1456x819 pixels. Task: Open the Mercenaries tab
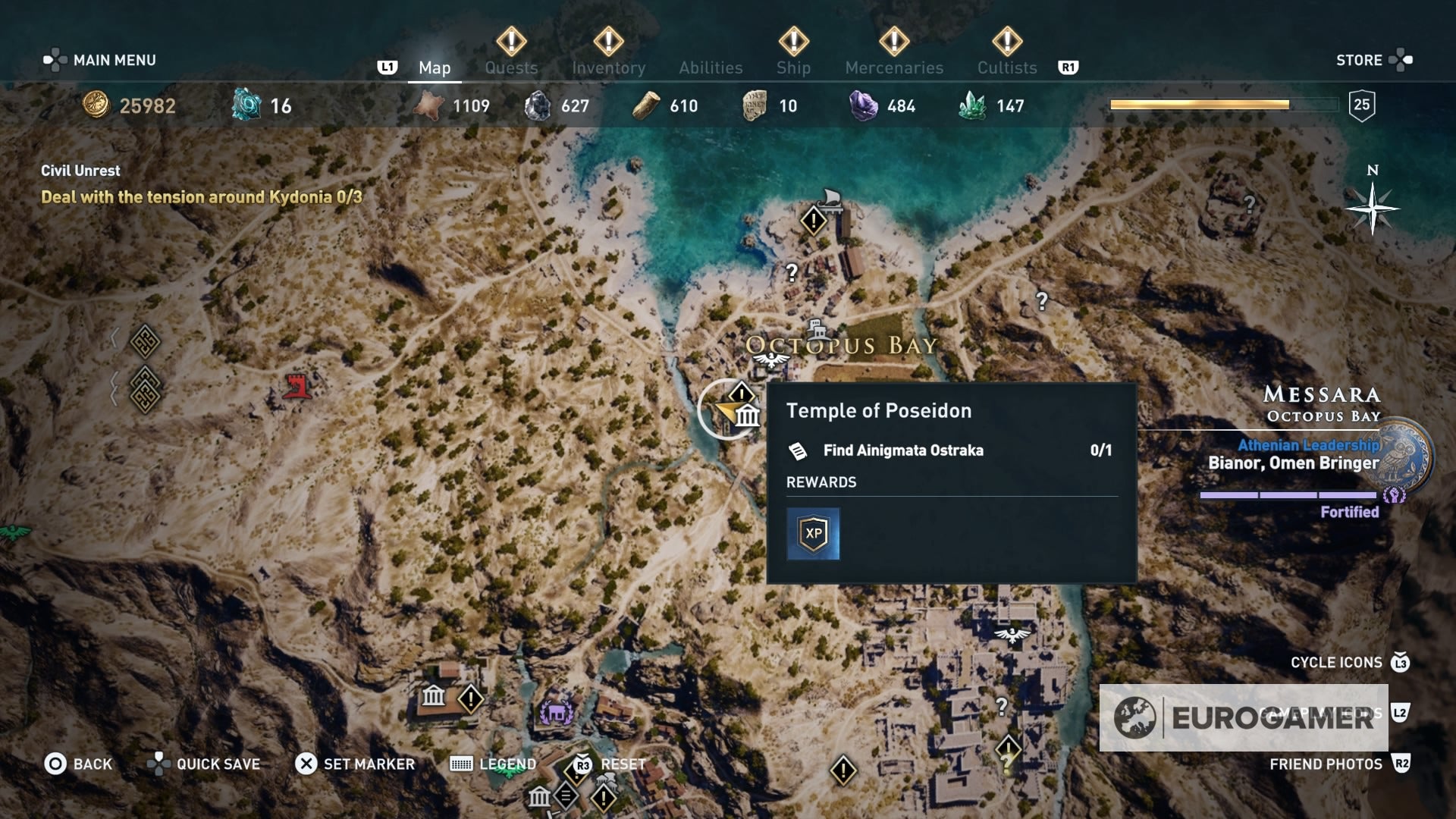(895, 67)
